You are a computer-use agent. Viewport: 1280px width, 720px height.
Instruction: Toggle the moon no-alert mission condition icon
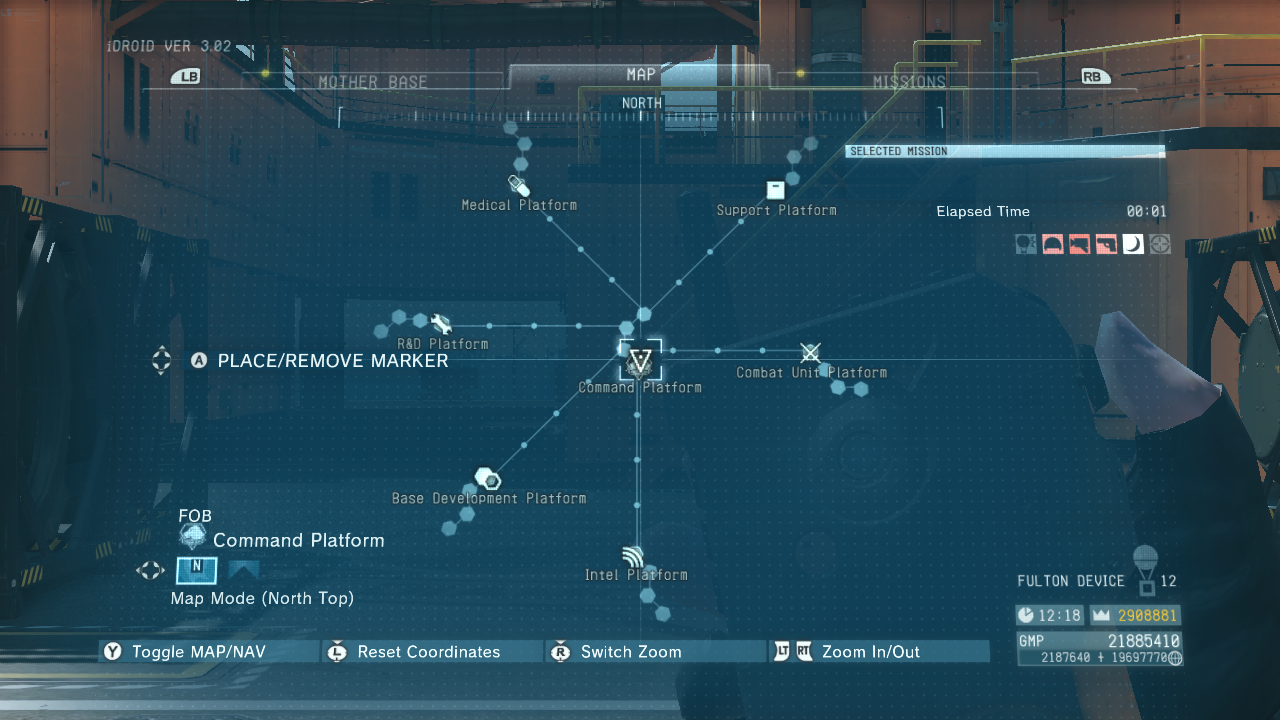pos(1133,244)
